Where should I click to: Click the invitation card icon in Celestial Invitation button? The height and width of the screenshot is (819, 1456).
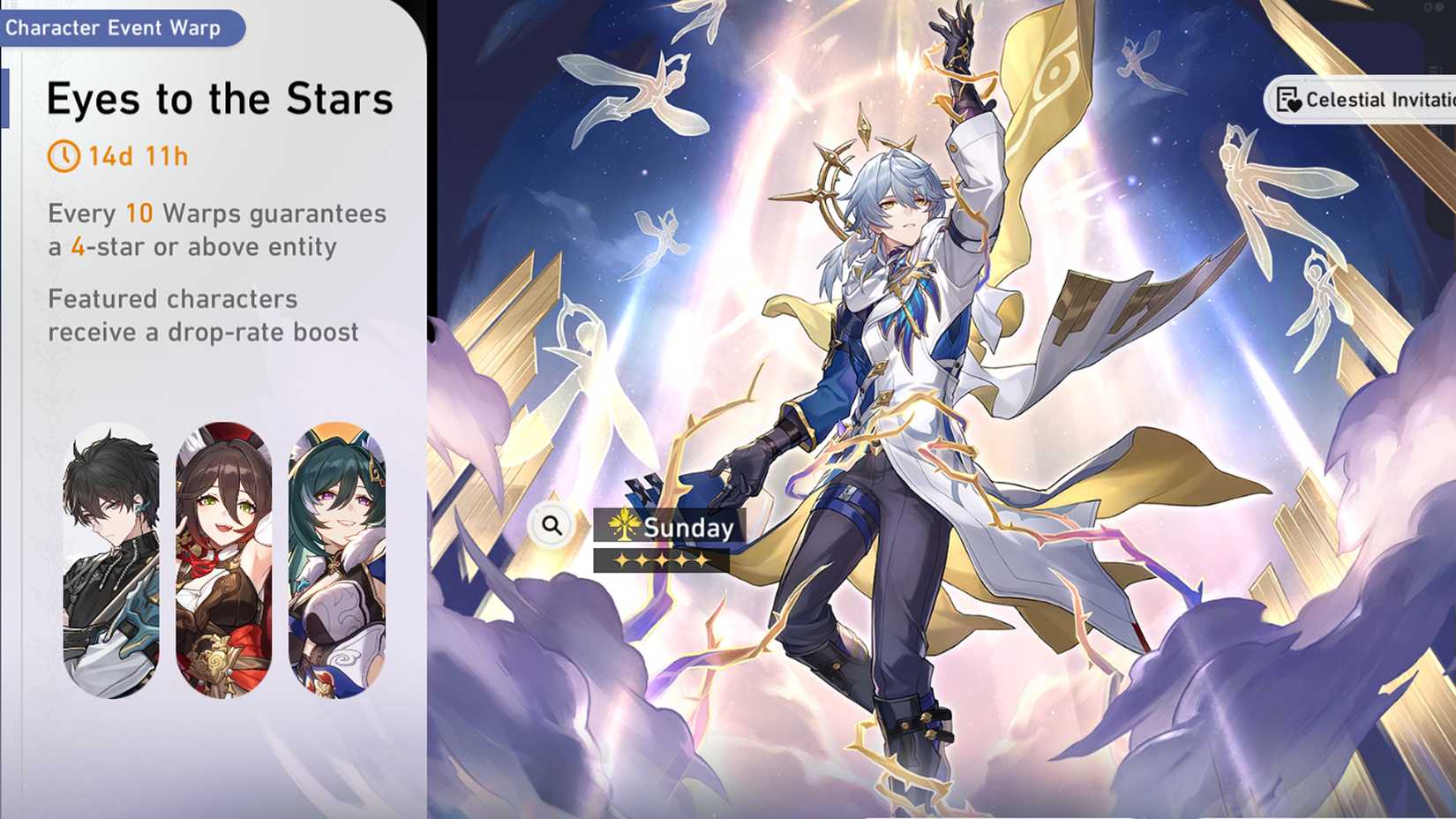1287,99
